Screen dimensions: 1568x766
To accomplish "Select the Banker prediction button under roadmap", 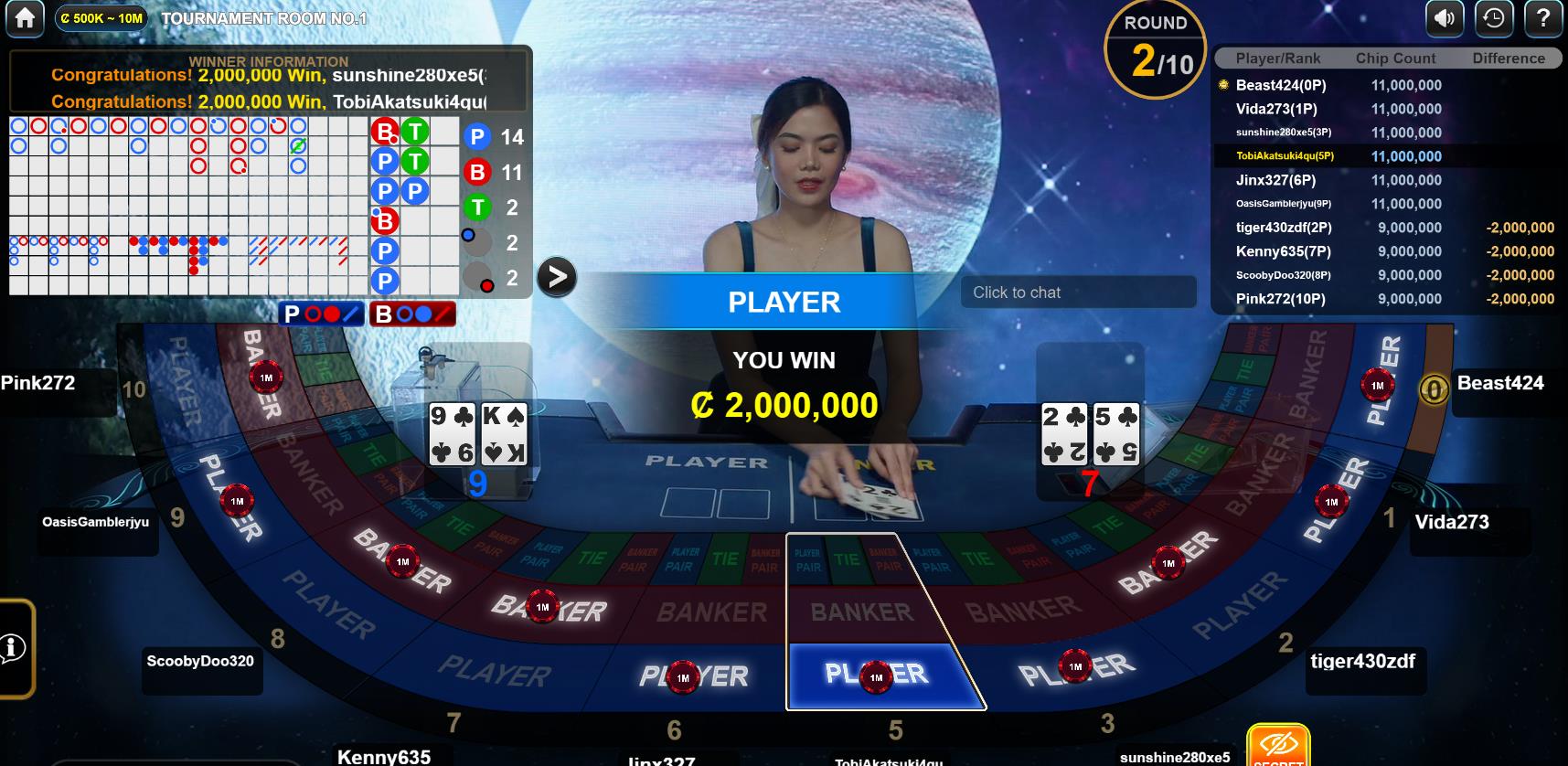I will pyautogui.click(x=412, y=314).
